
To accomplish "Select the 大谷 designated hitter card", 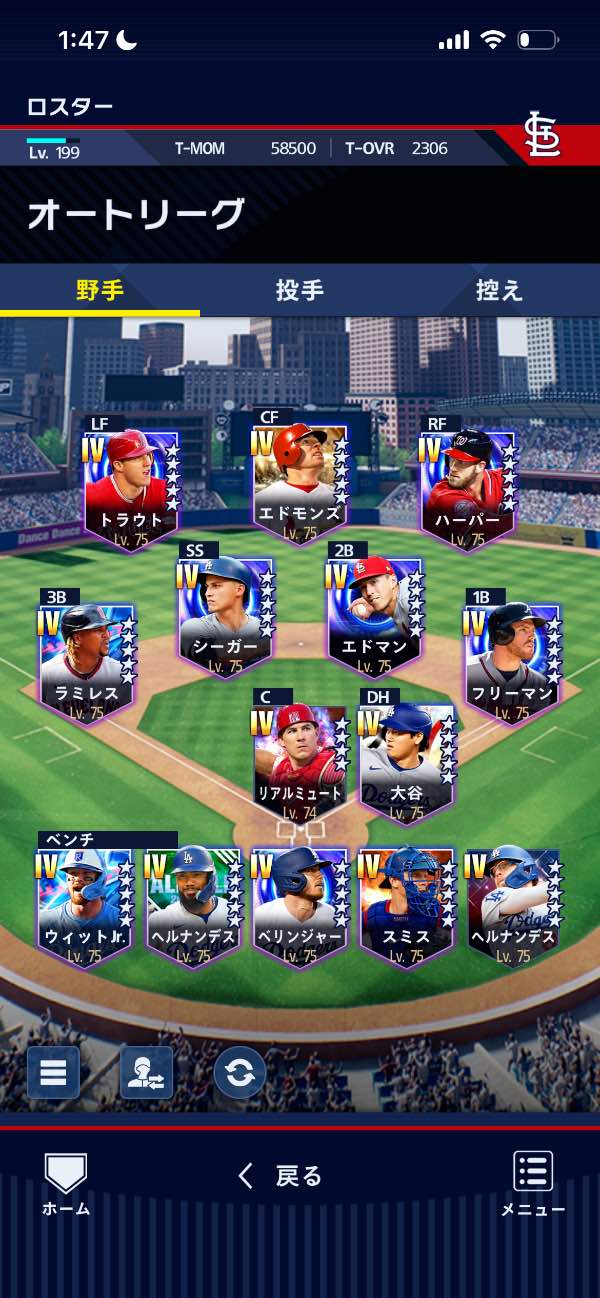I will point(406,762).
